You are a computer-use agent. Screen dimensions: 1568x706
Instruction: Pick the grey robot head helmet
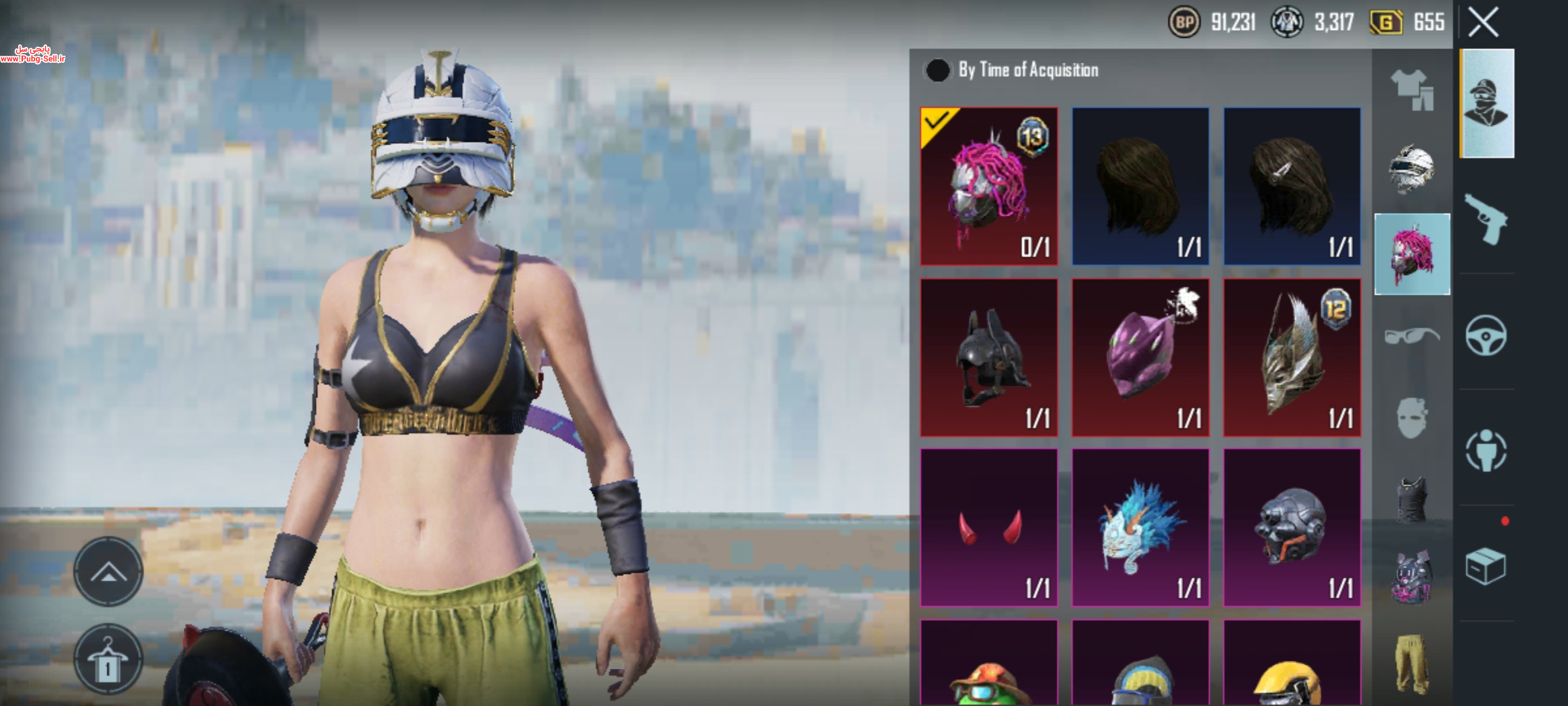tap(1292, 528)
